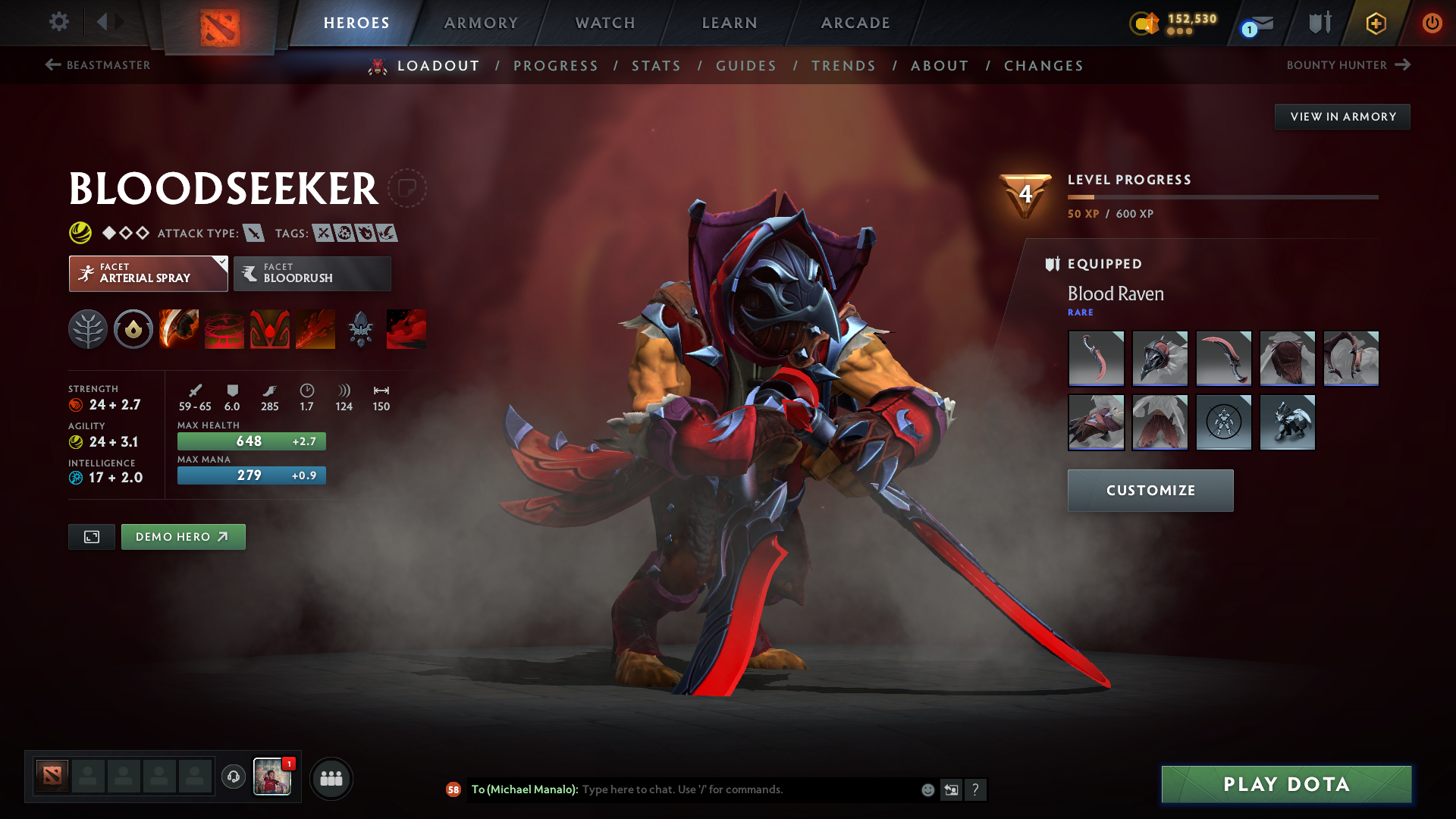Toggle the fullscreen hero preview icon

[91, 536]
